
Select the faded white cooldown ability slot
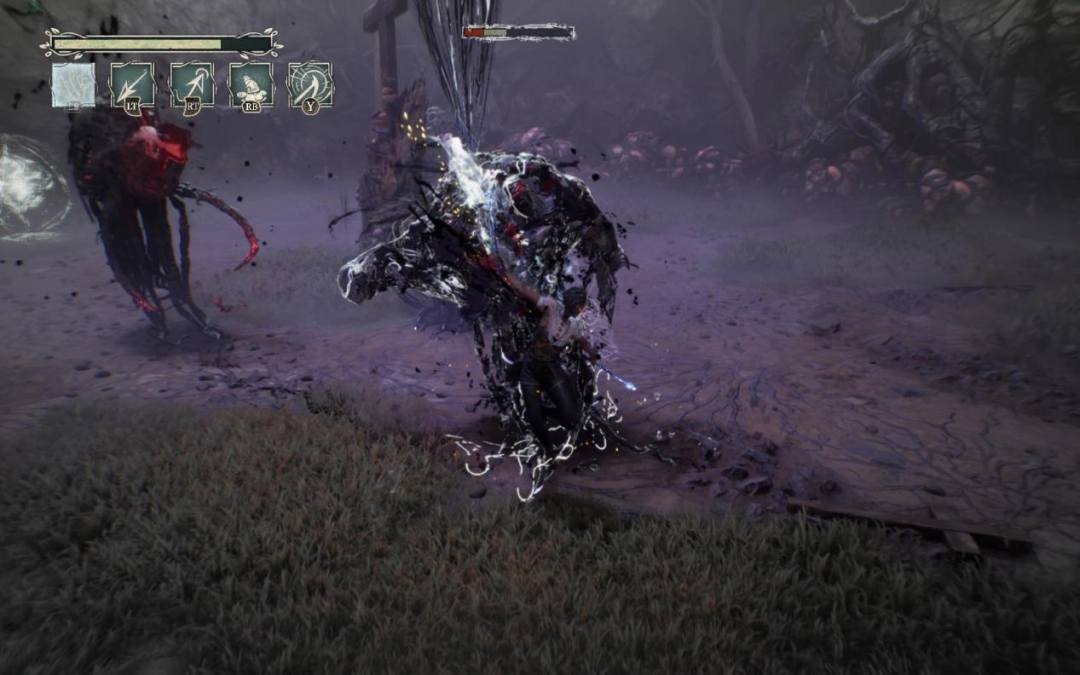coord(74,85)
